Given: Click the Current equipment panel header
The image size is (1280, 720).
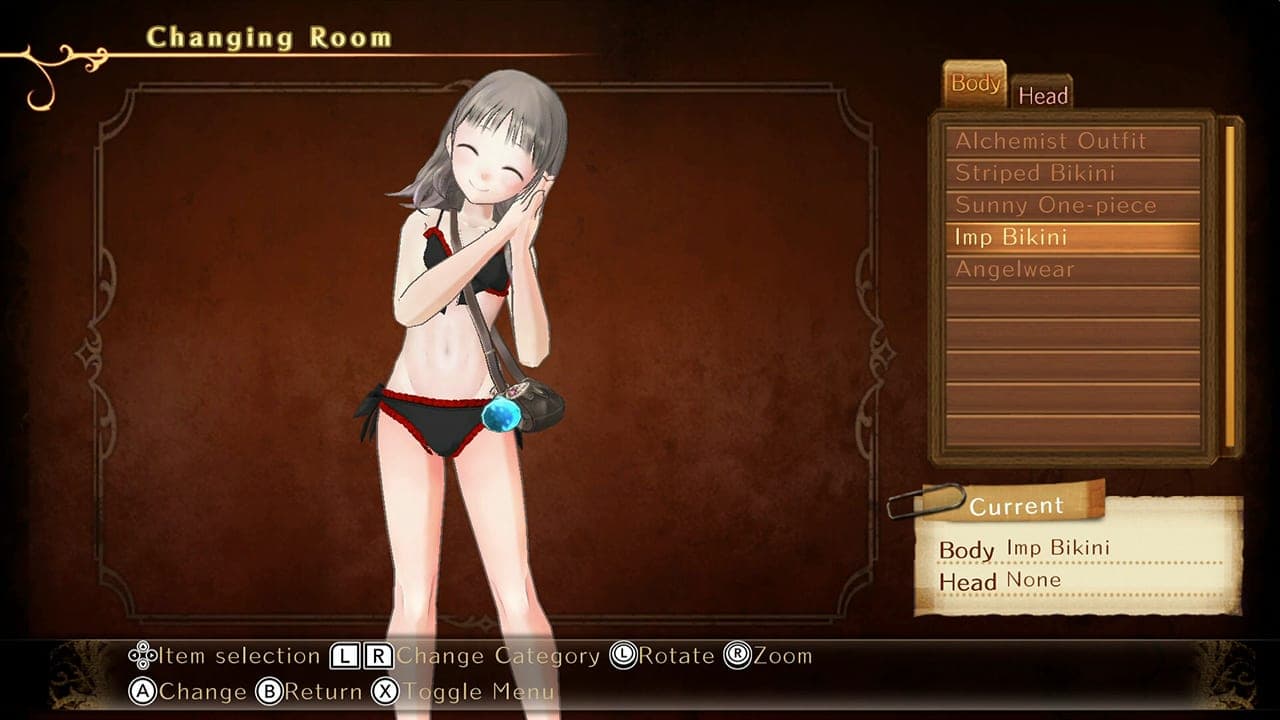Looking at the screenshot, I should [x=1016, y=506].
